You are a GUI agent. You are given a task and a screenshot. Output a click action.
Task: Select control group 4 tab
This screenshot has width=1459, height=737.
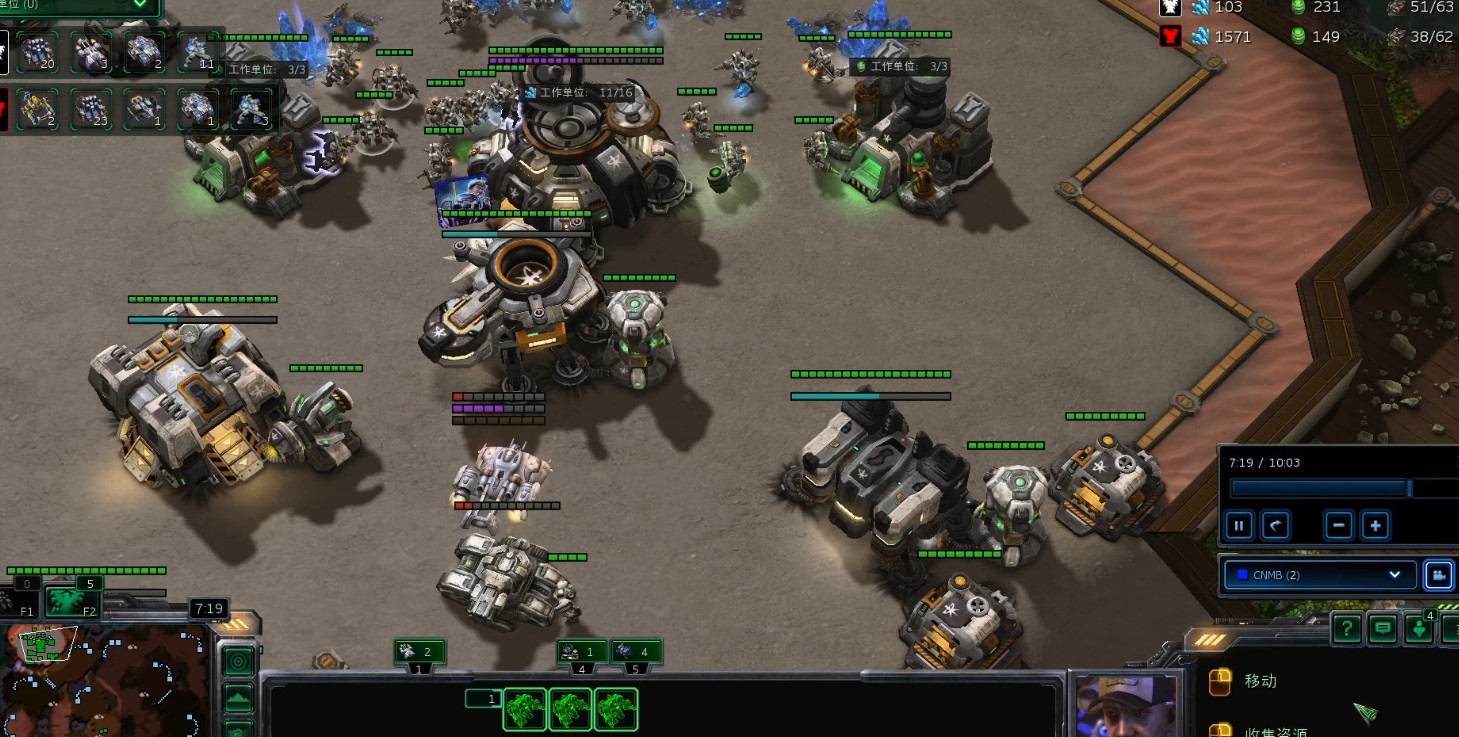coord(581,653)
